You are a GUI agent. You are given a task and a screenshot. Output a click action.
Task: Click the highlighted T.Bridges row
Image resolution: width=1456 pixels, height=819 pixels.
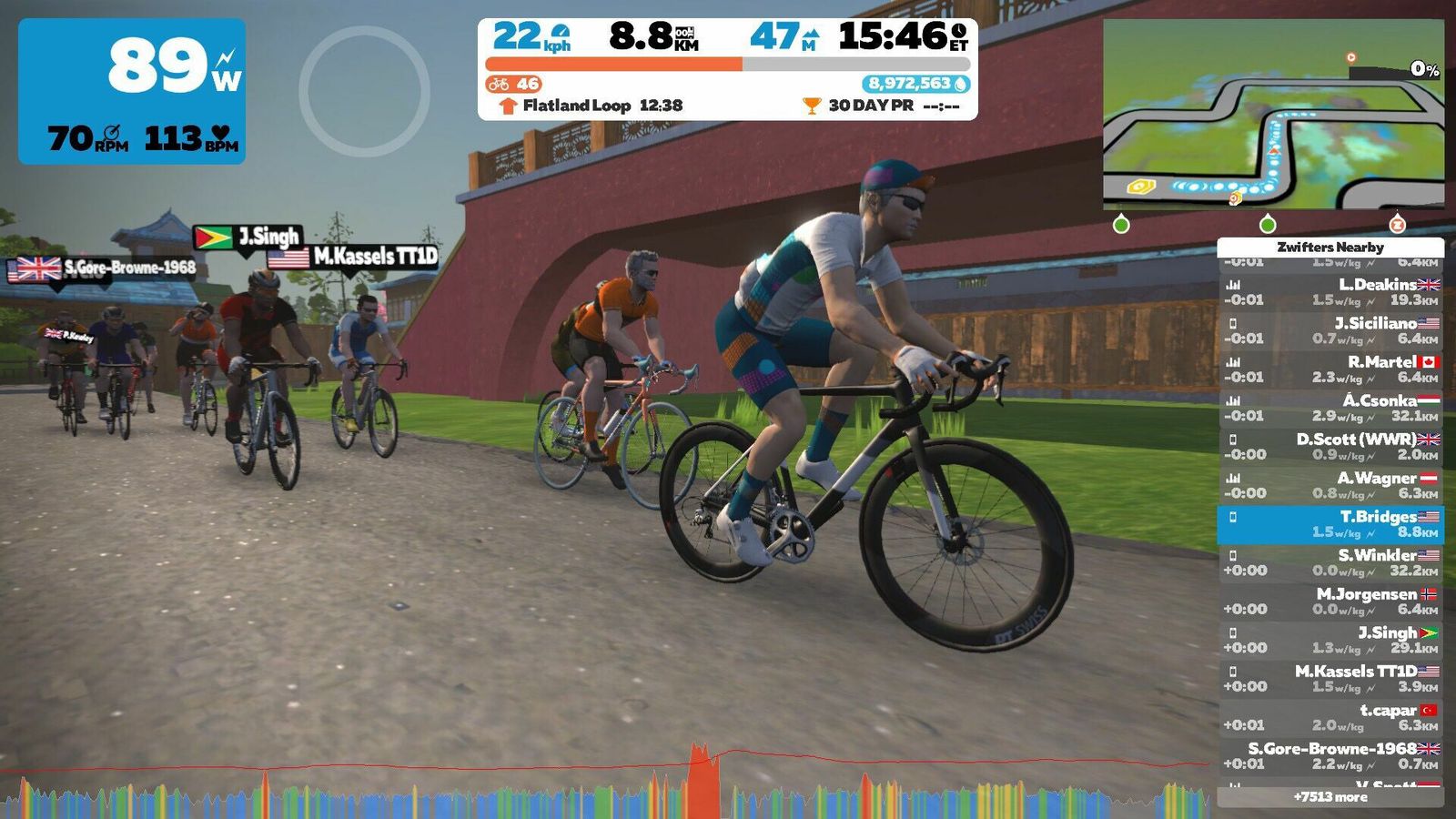pyautogui.click(x=1330, y=524)
